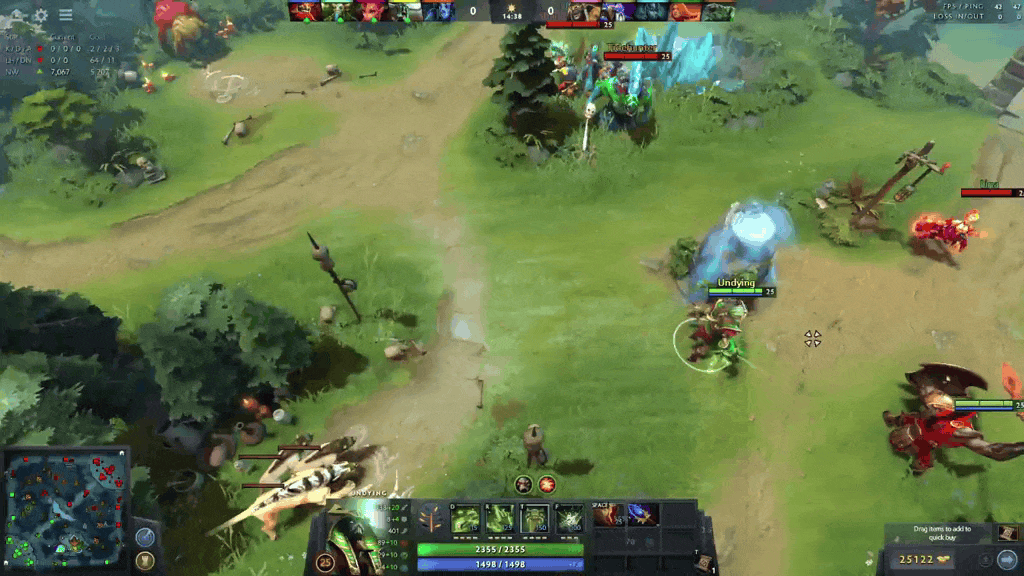Activate the Glyph of Fortification button
The height and width of the screenshot is (576, 1024).
click(x=145, y=560)
